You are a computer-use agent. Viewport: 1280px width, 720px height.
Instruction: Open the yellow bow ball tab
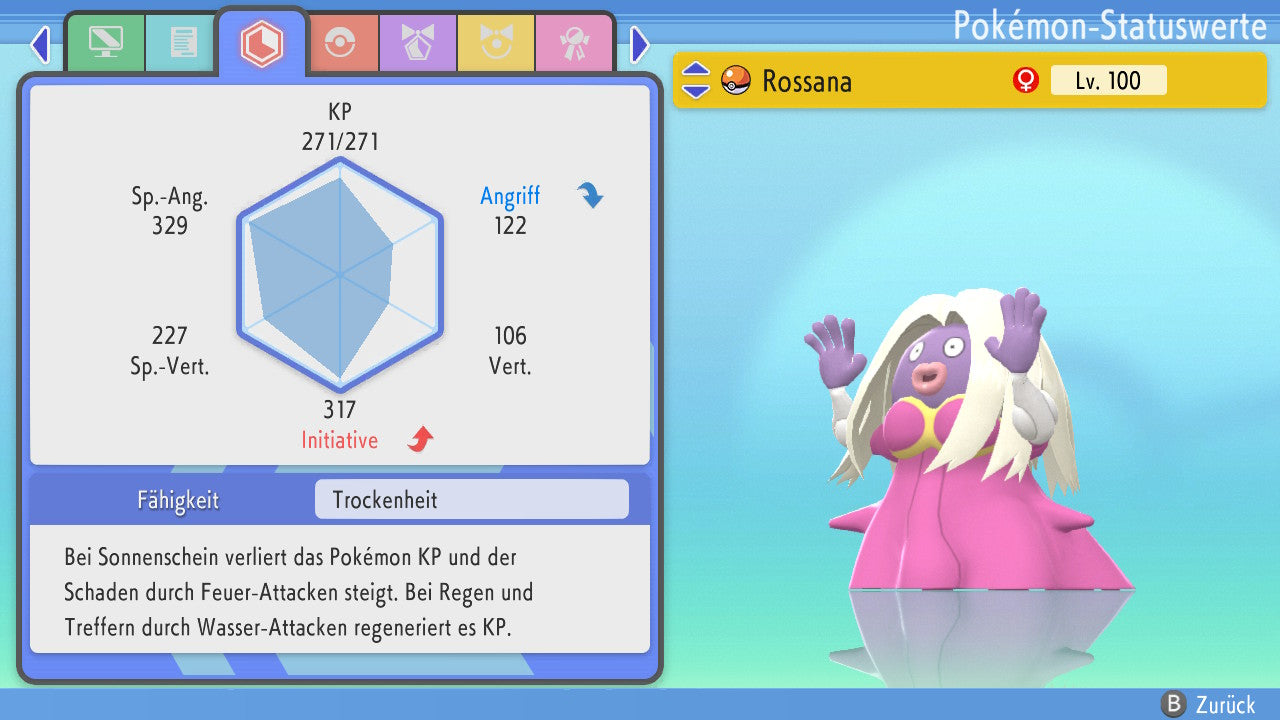(x=495, y=42)
